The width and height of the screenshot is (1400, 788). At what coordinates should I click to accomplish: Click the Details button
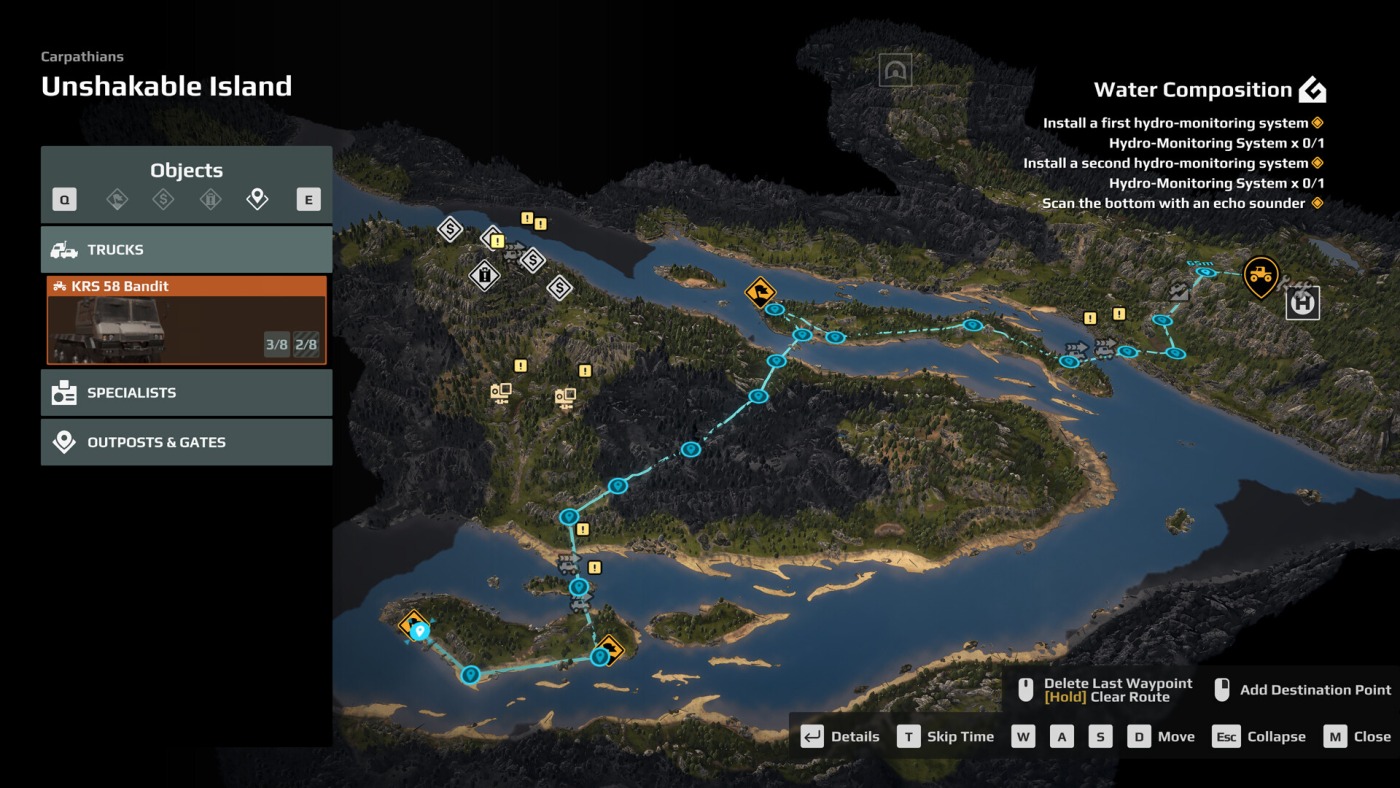[842, 737]
